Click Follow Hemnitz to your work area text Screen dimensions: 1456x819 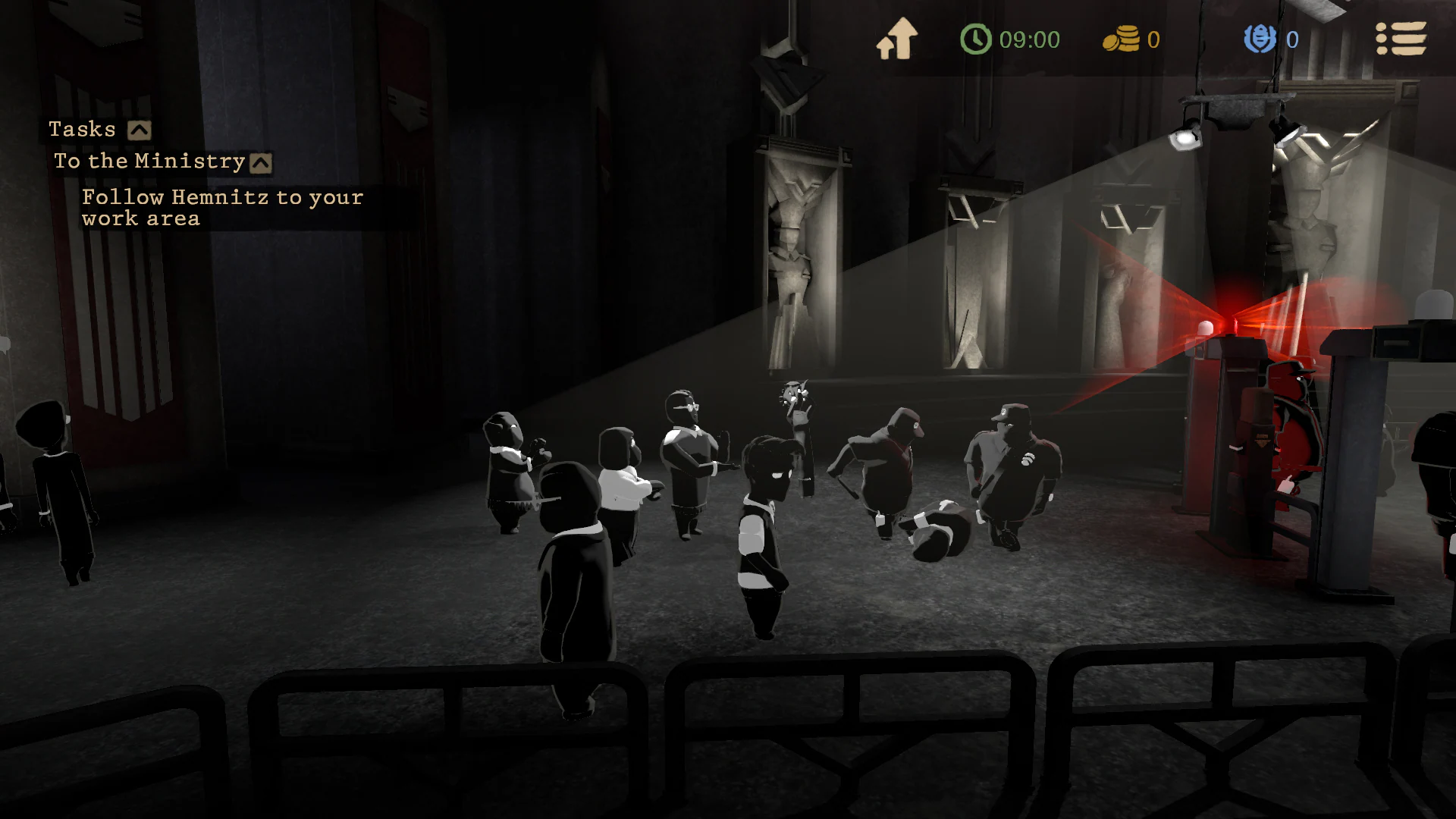[221, 207]
